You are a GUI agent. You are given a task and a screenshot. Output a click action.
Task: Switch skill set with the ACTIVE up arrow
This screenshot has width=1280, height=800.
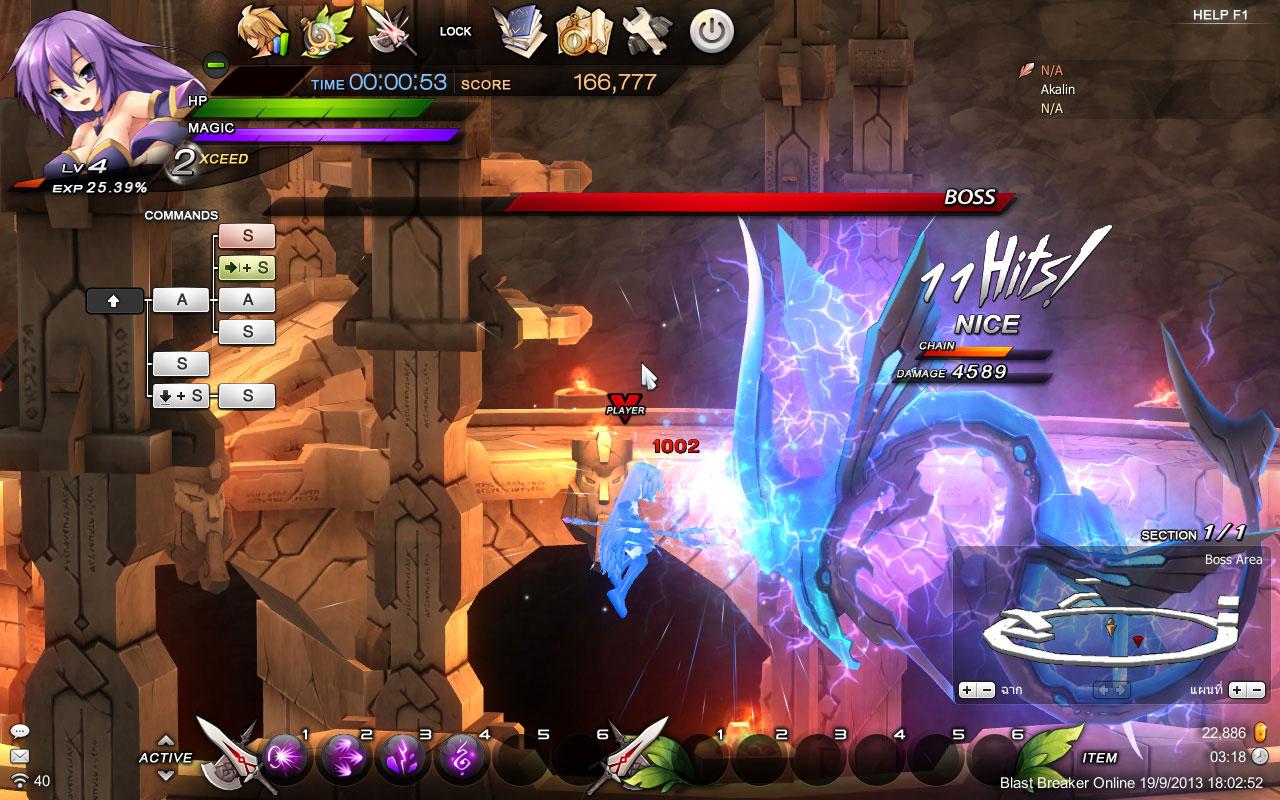coord(166,742)
